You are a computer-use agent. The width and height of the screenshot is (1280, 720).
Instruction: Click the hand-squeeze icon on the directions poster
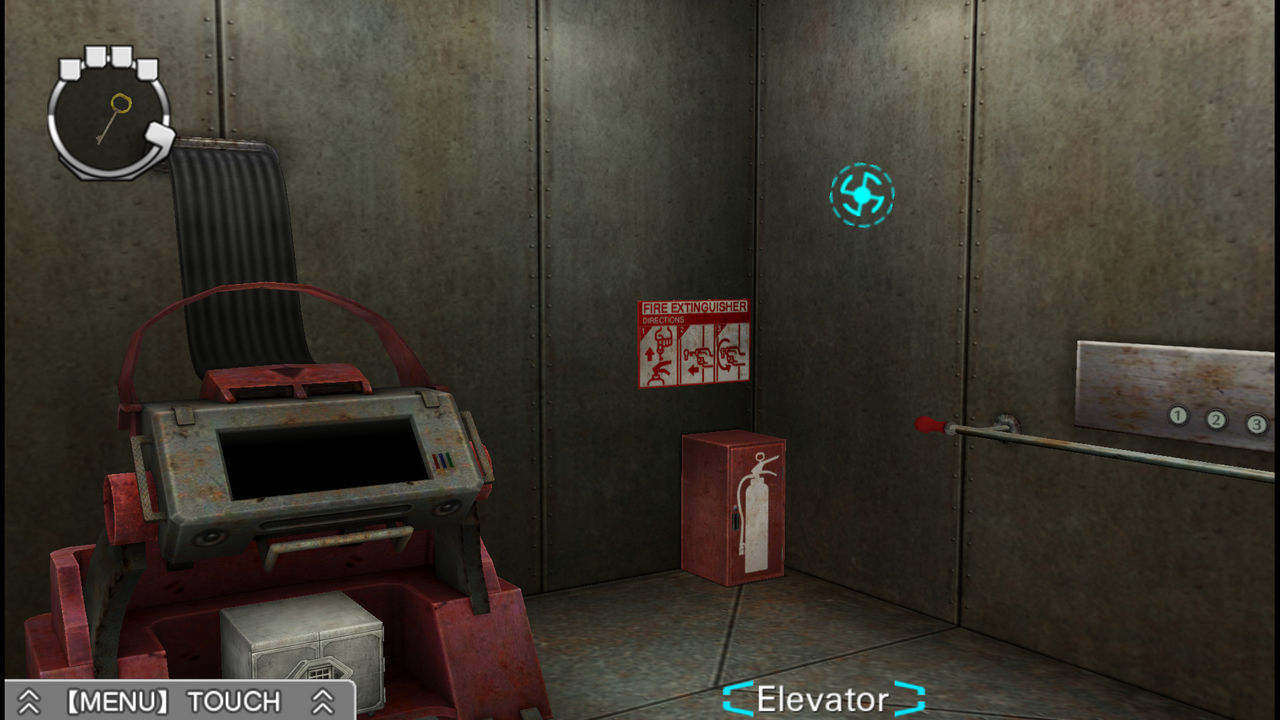(x=730, y=353)
